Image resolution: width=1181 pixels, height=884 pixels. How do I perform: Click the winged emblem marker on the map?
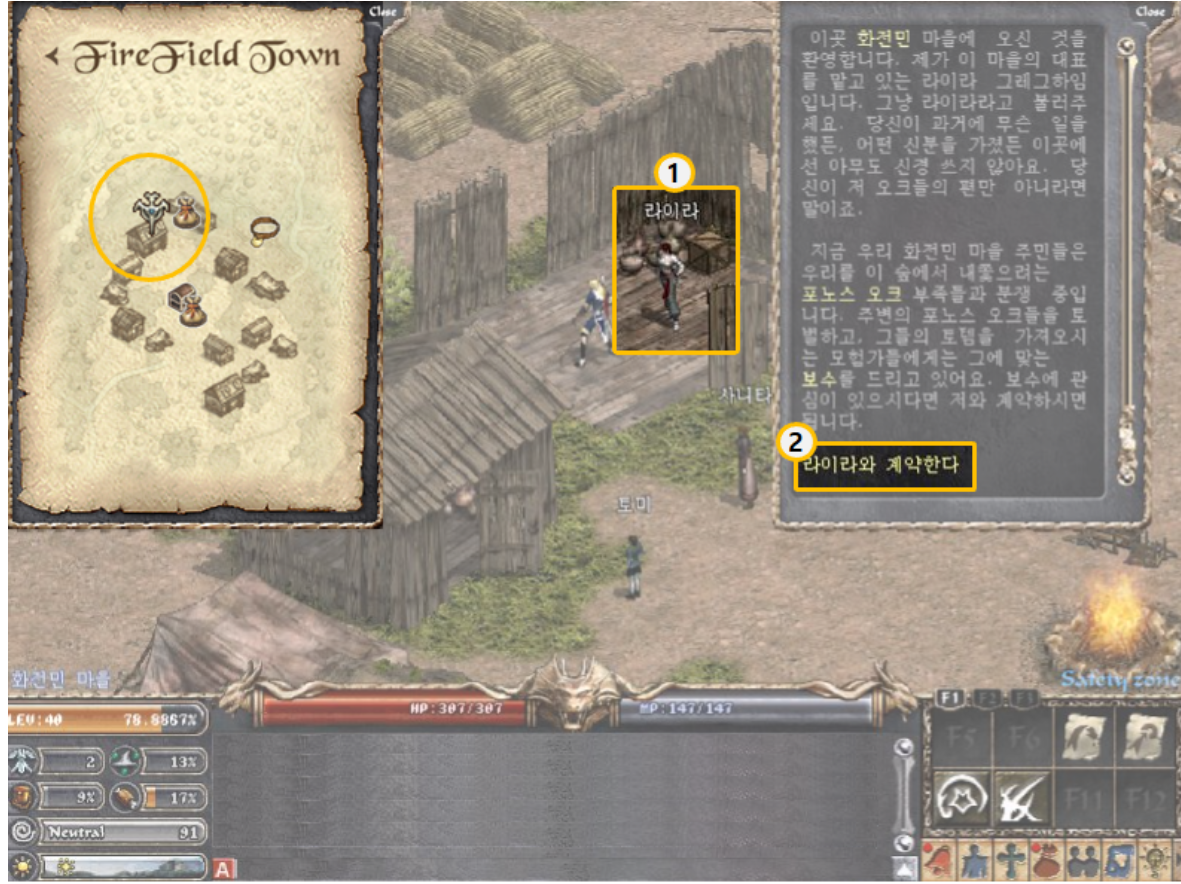[150, 207]
